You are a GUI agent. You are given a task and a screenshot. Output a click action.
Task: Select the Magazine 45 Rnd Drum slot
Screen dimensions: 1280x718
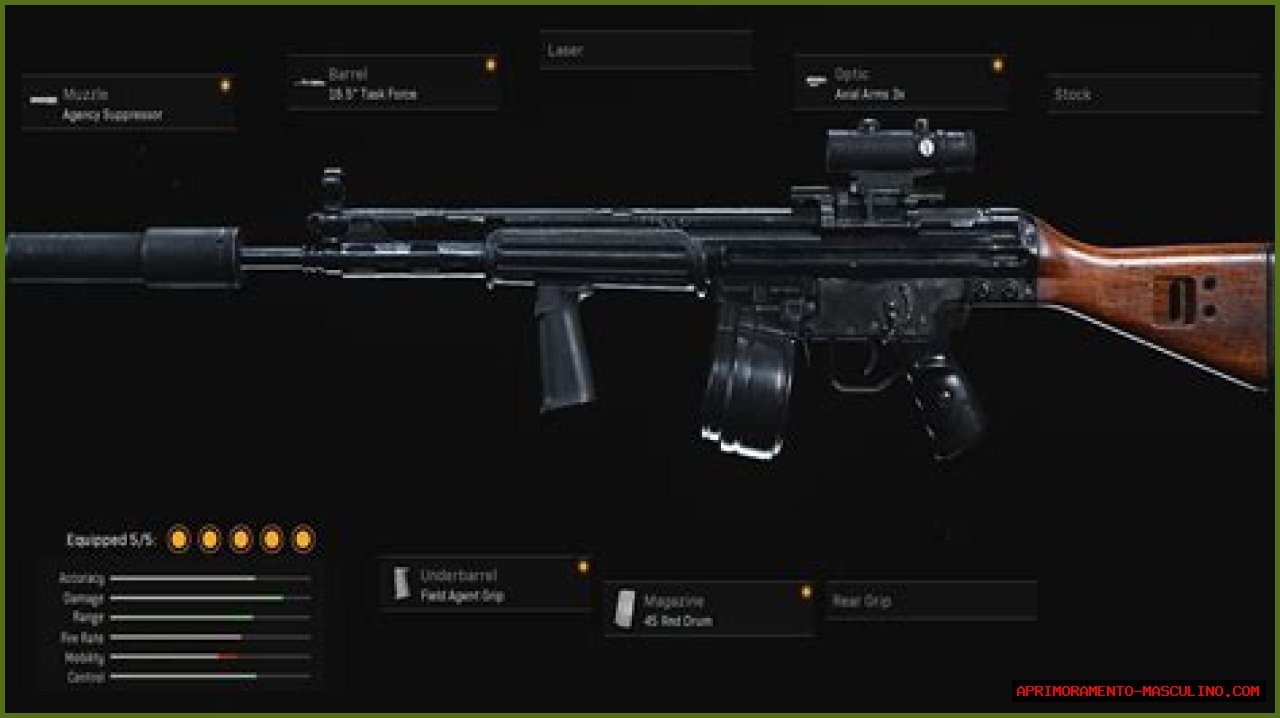pyautogui.click(x=709, y=610)
